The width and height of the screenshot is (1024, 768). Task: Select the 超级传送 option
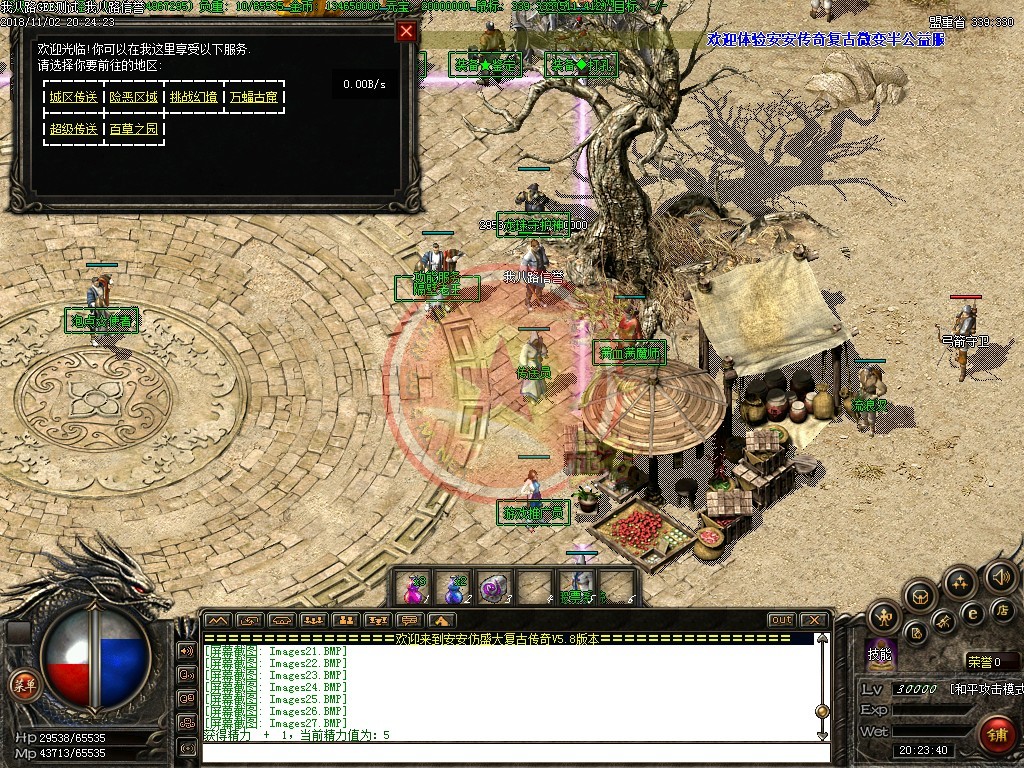pos(74,129)
